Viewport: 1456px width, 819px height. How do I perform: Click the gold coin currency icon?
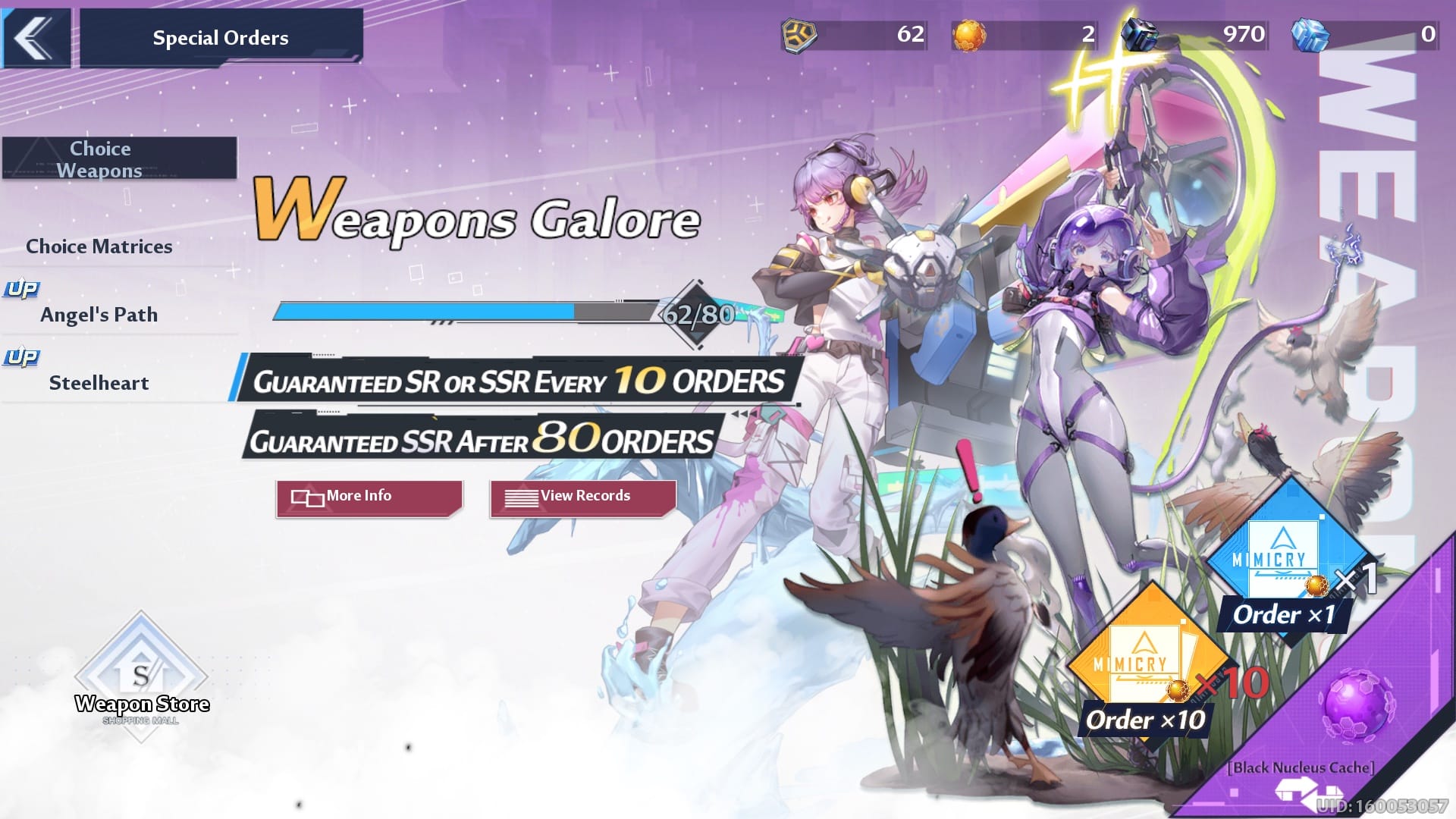tap(799, 35)
